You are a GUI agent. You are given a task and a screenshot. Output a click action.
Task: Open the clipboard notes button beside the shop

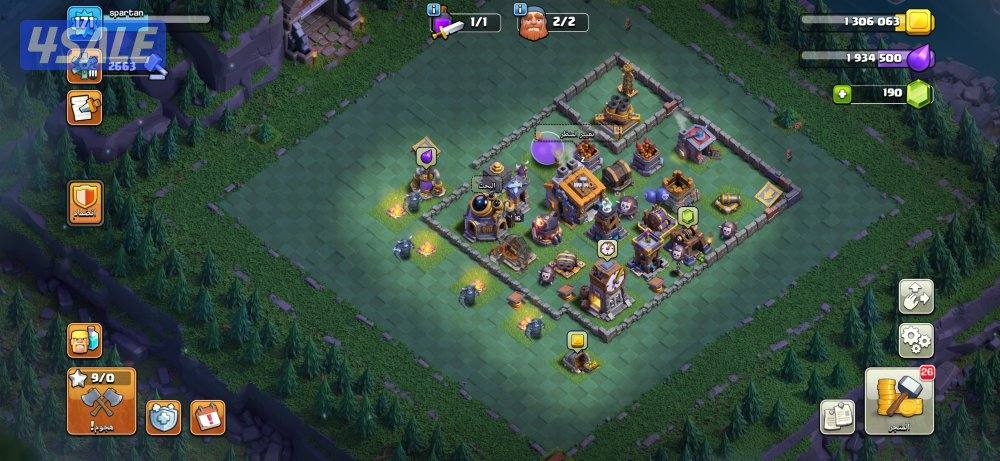click(x=838, y=416)
